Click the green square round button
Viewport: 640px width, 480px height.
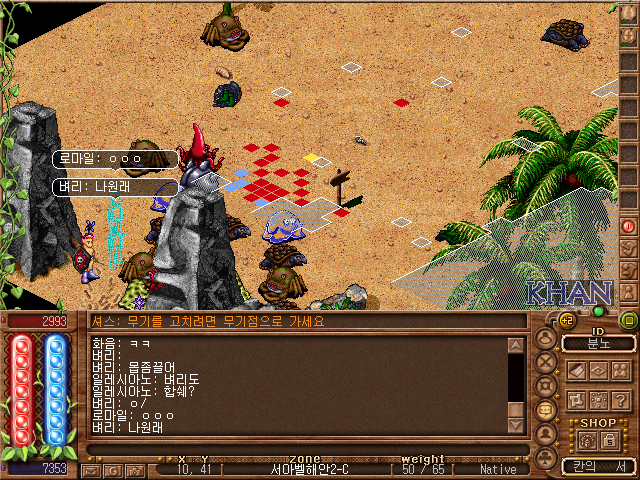[x=628, y=320]
